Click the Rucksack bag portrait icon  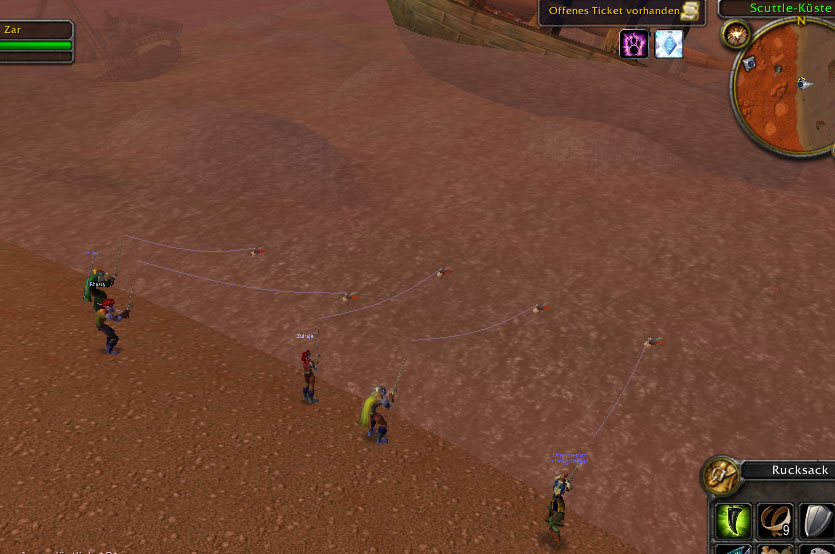click(721, 477)
